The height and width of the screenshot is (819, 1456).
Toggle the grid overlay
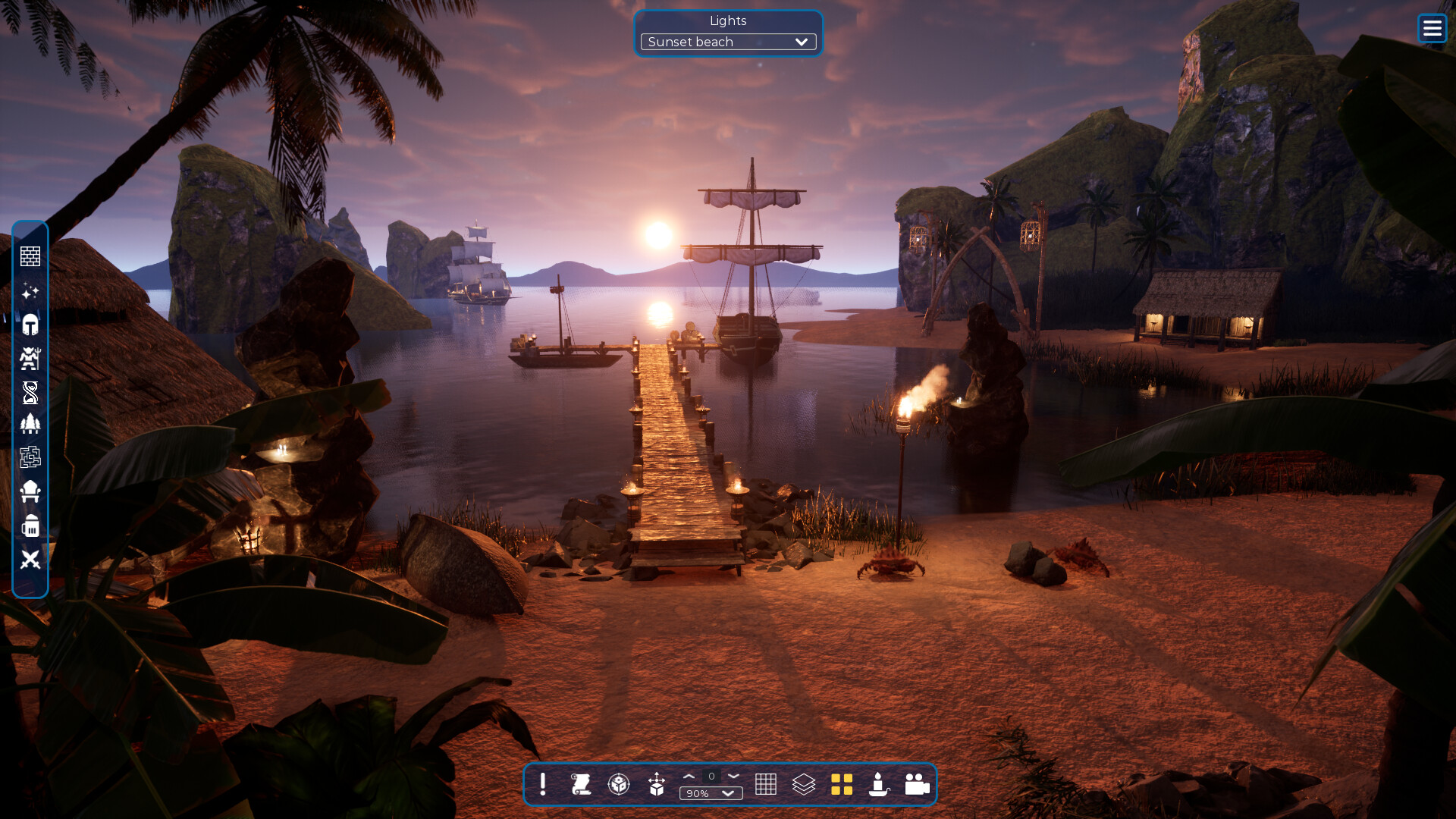click(767, 785)
